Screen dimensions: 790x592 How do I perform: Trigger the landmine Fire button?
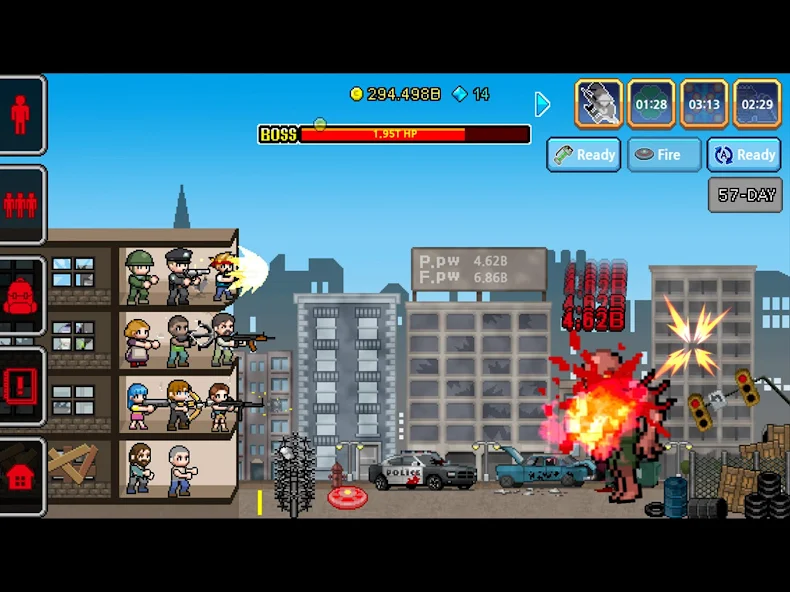click(664, 155)
